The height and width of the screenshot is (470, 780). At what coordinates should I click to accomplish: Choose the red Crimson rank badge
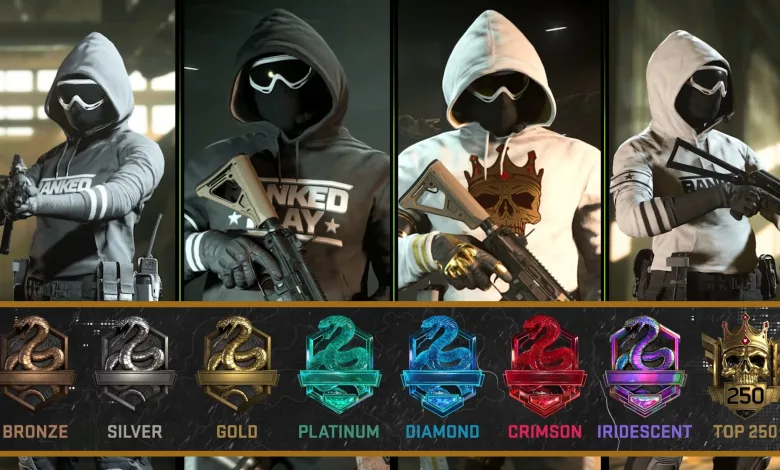(544, 364)
